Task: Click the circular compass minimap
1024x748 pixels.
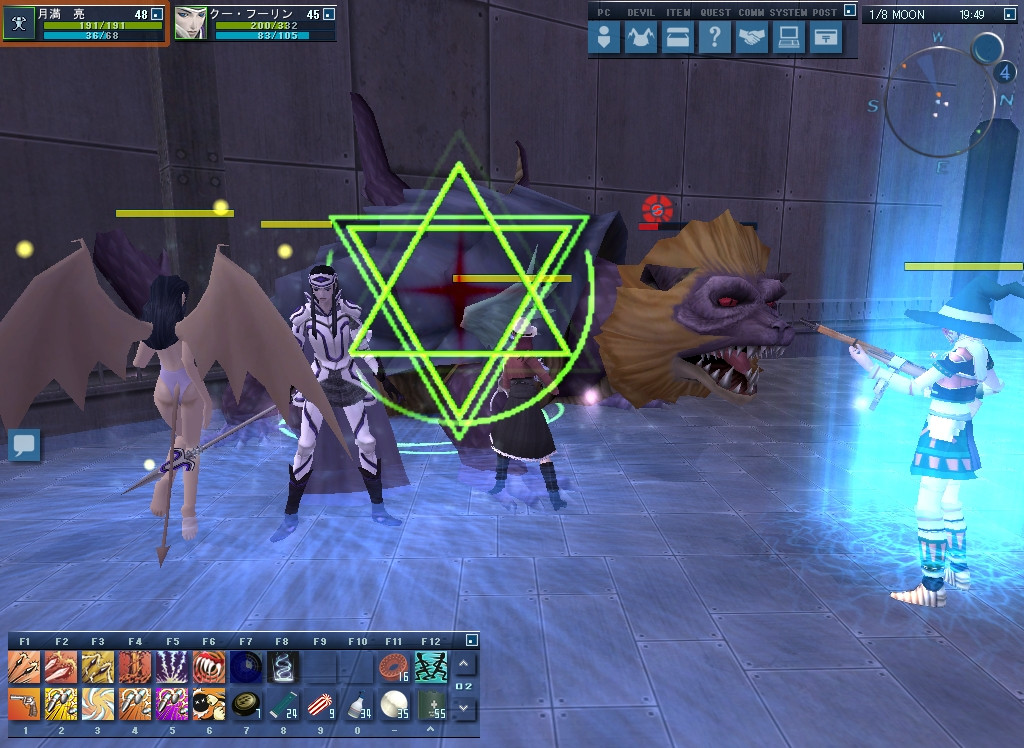Action: [x=940, y=100]
